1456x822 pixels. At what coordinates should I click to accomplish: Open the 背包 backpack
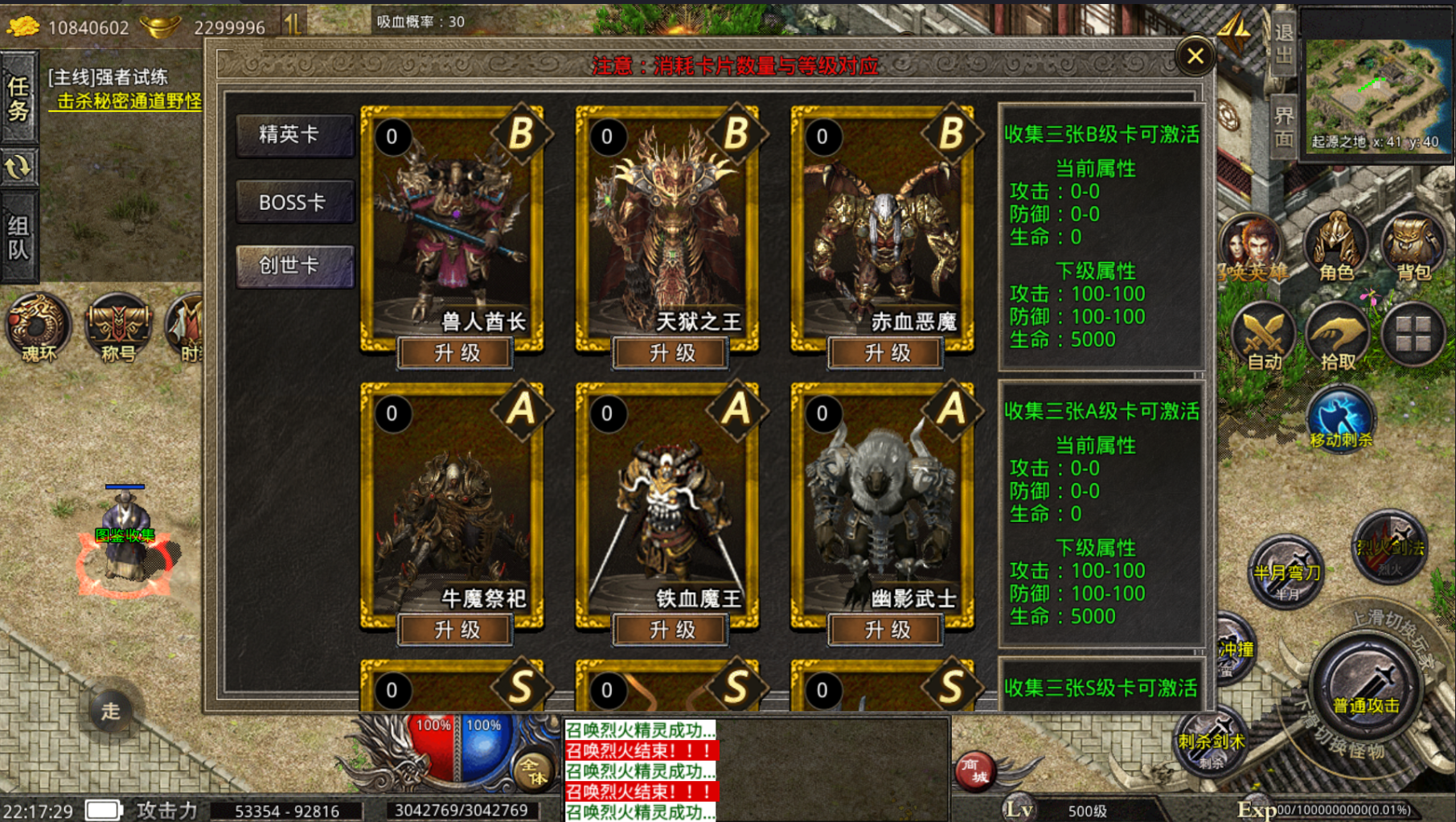(x=1413, y=246)
